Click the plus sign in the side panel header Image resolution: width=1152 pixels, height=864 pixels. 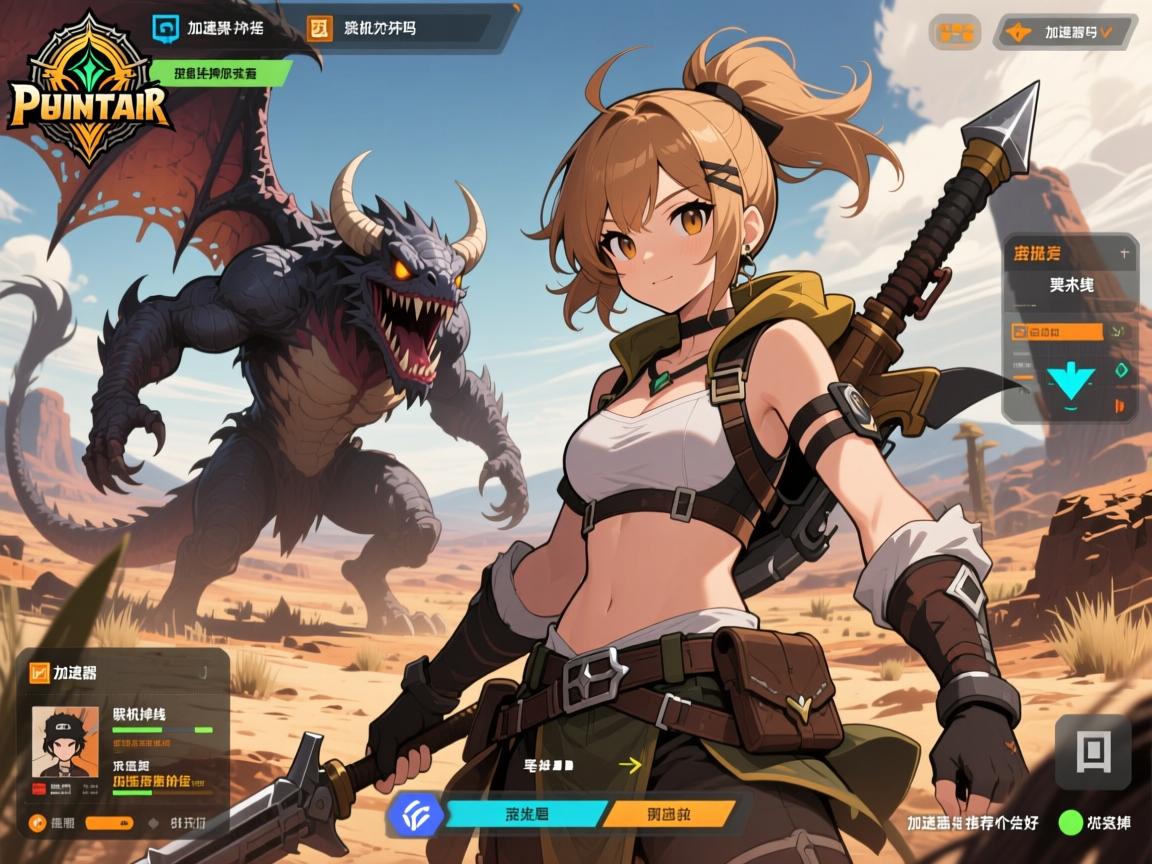[1123, 254]
